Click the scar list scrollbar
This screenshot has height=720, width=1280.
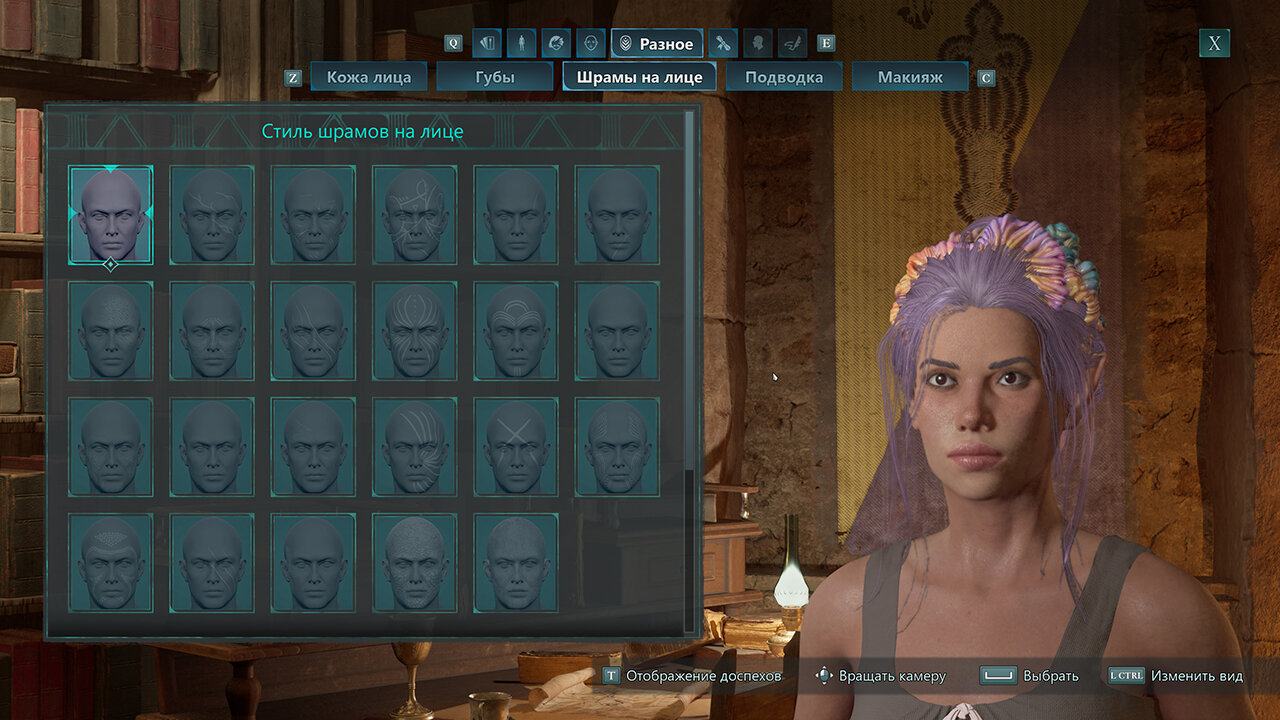[689, 370]
